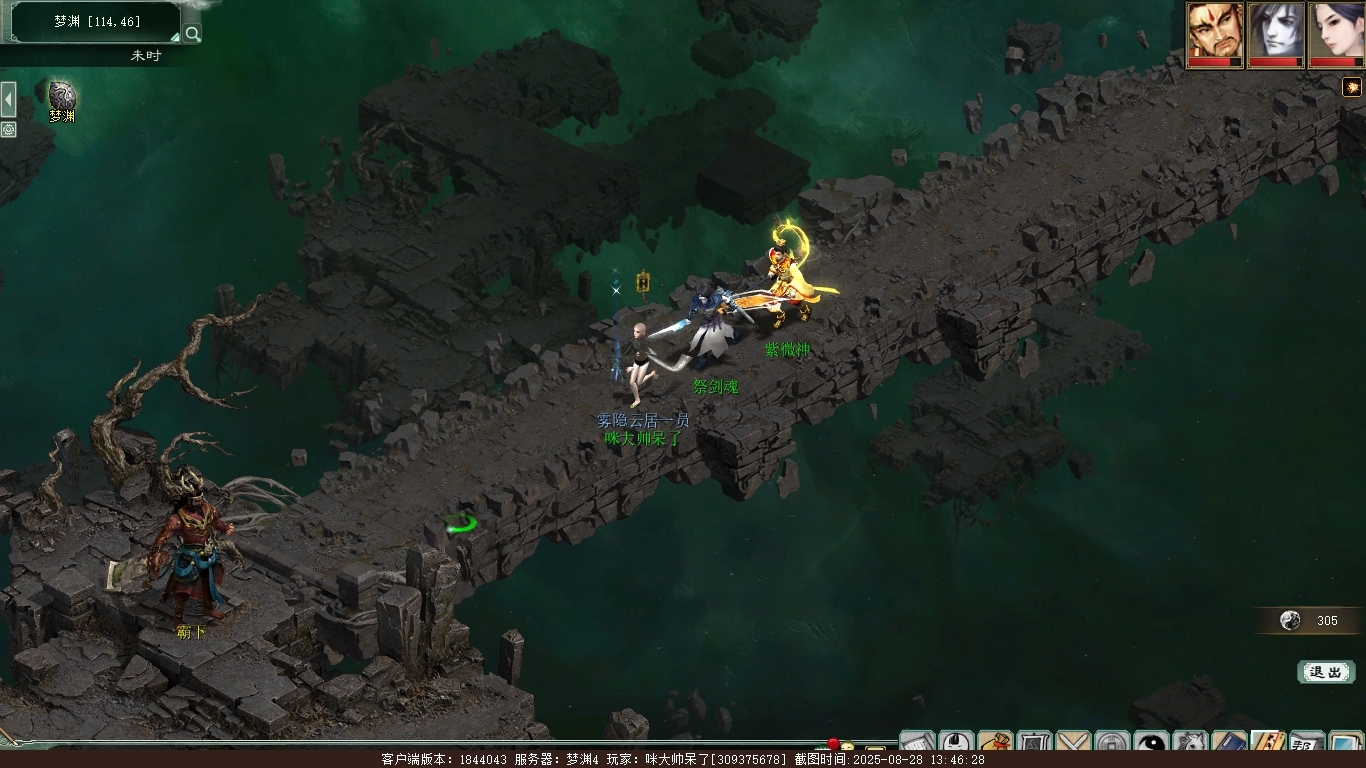Open the white horse toolbar icon
1366x768 pixels.
click(1191, 744)
